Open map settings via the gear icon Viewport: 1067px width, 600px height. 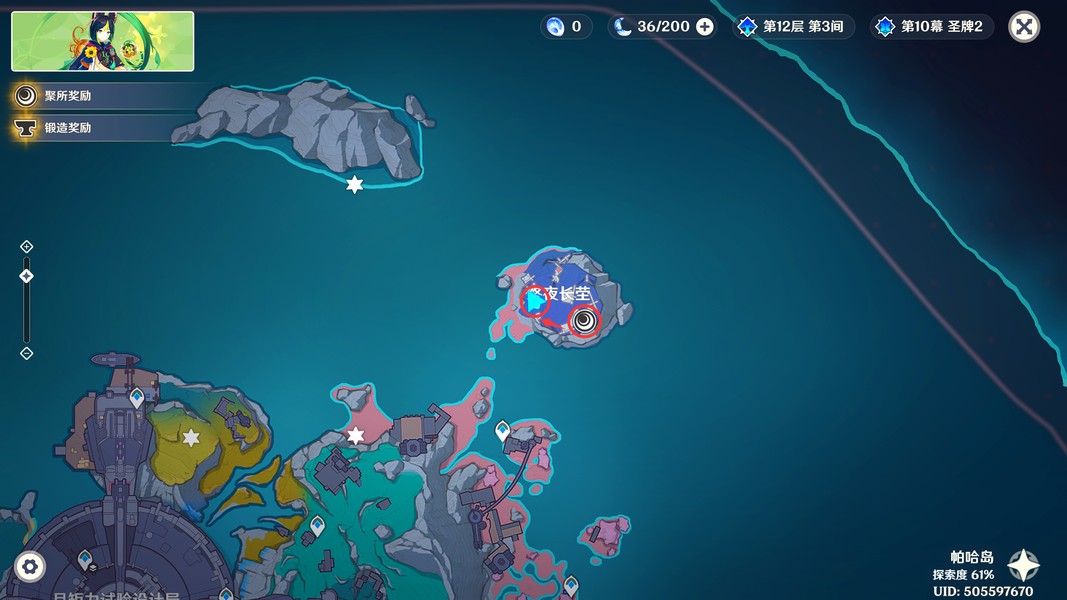point(30,567)
